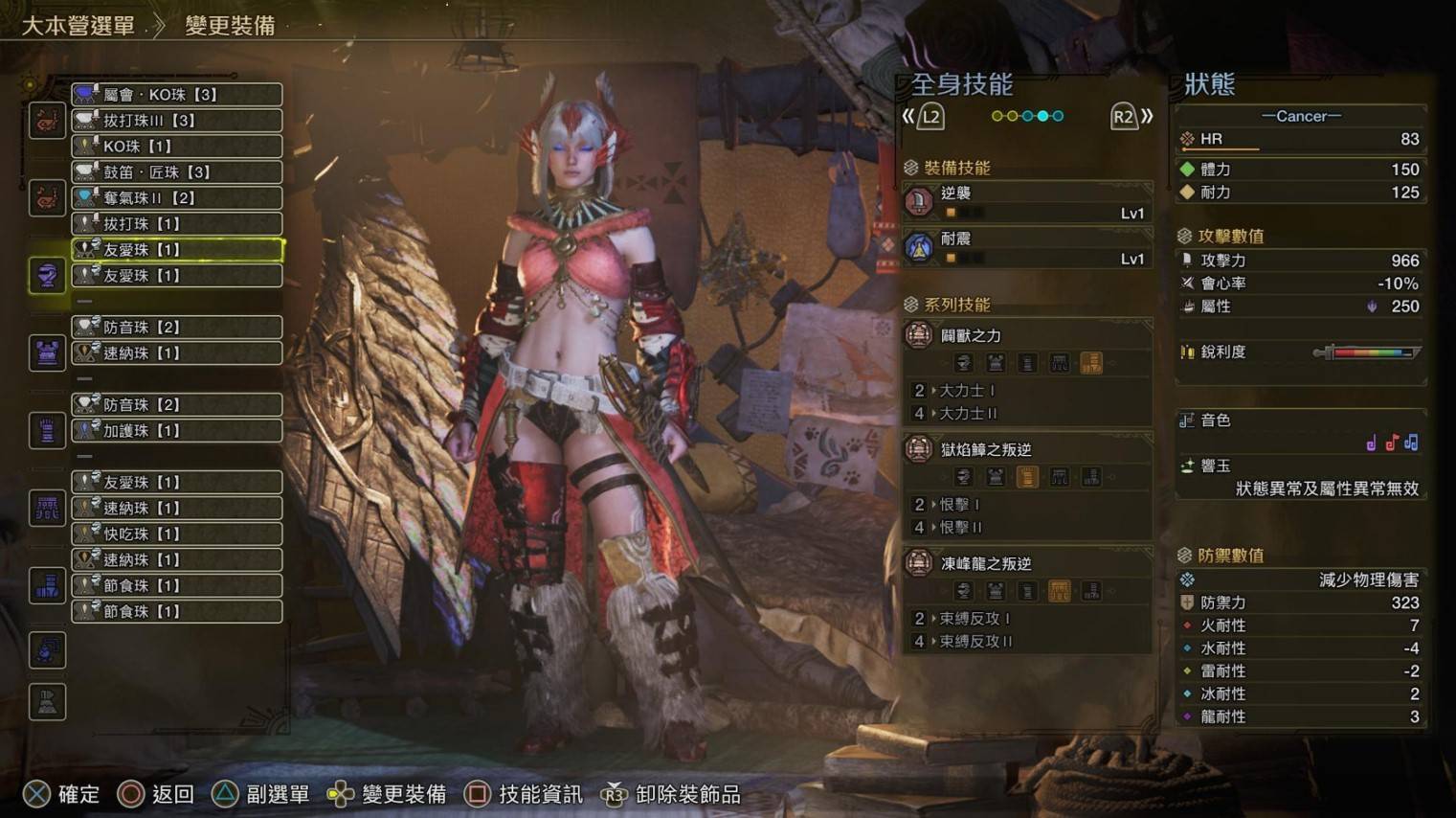This screenshot has width=1456, height=818.
Task: Open the 鬪獸之力 set bonus entry
Action: (x=1027, y=336)
